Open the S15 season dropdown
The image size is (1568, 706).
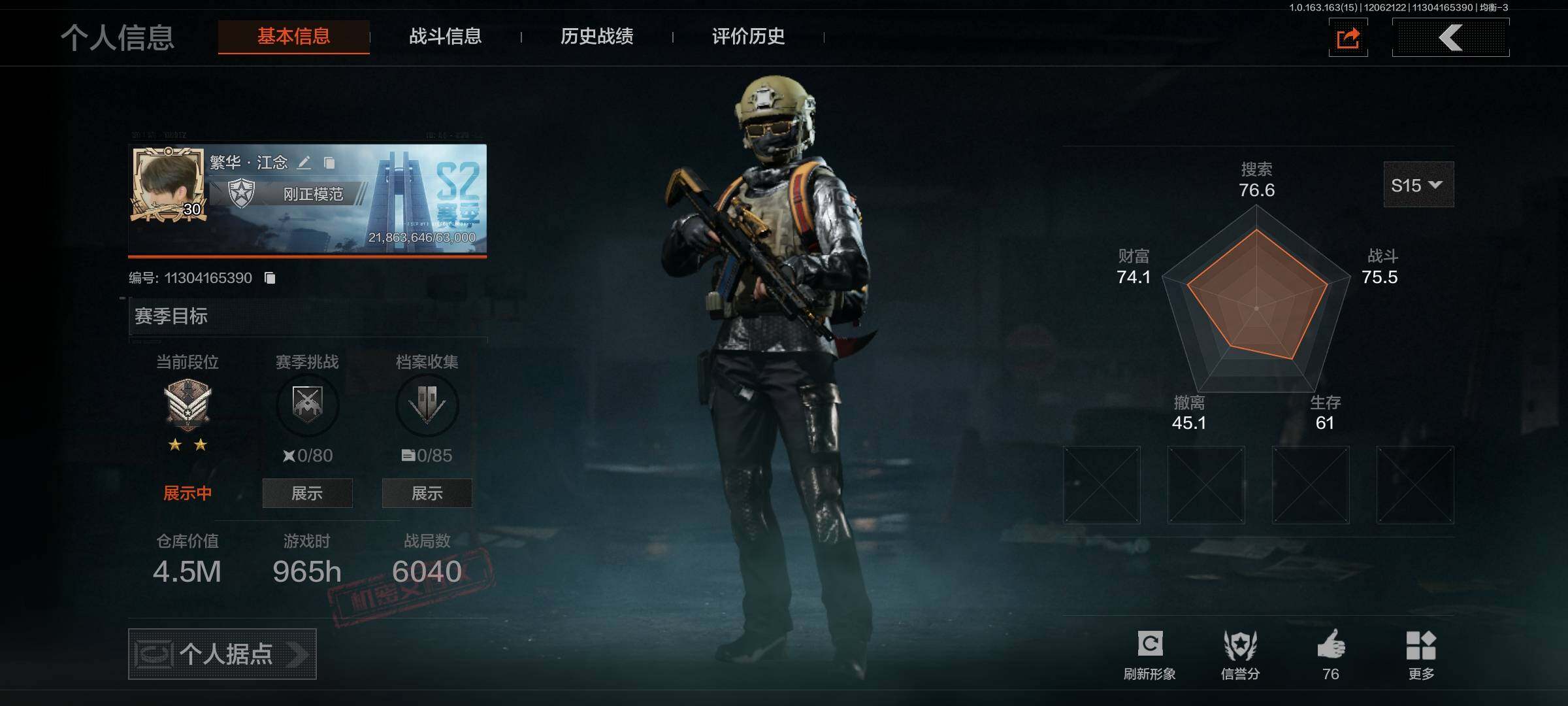click(x=1418, y=185)
